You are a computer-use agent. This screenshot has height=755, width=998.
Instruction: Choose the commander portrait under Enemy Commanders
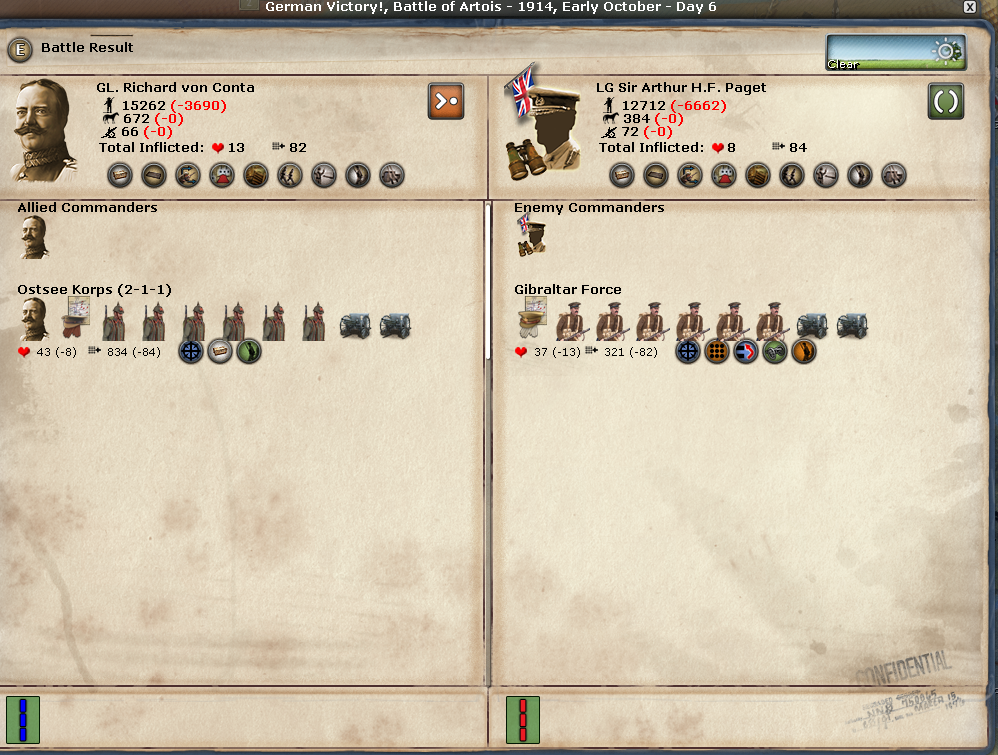(531, 237)
